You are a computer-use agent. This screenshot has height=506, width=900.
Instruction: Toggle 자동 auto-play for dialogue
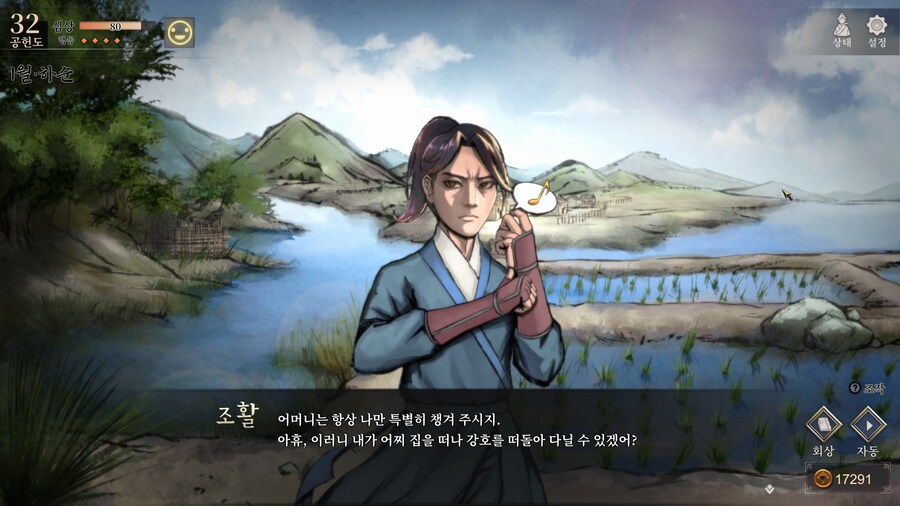pyautogui.click(x=867, y=427)
